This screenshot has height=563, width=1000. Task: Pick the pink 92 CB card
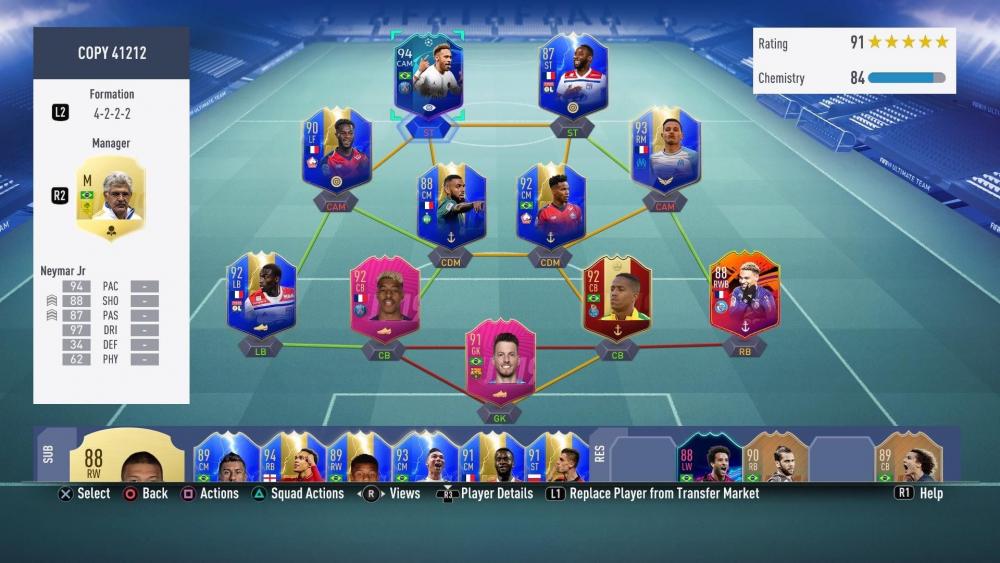[385, 298]
